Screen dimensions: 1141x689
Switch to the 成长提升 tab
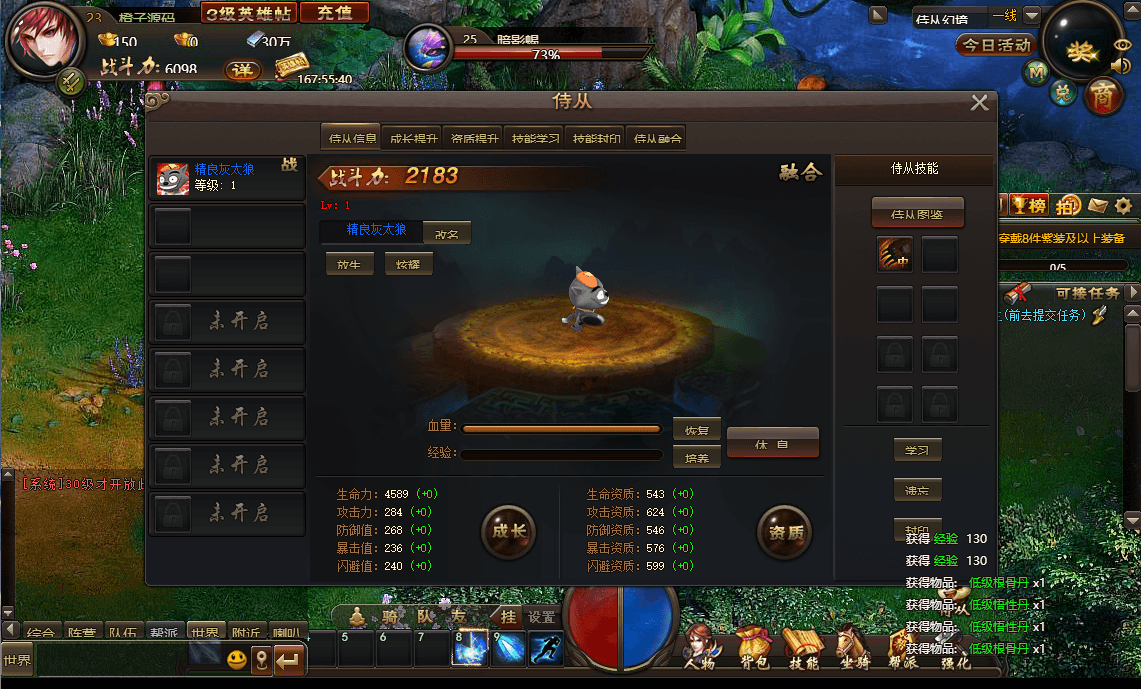413,139
